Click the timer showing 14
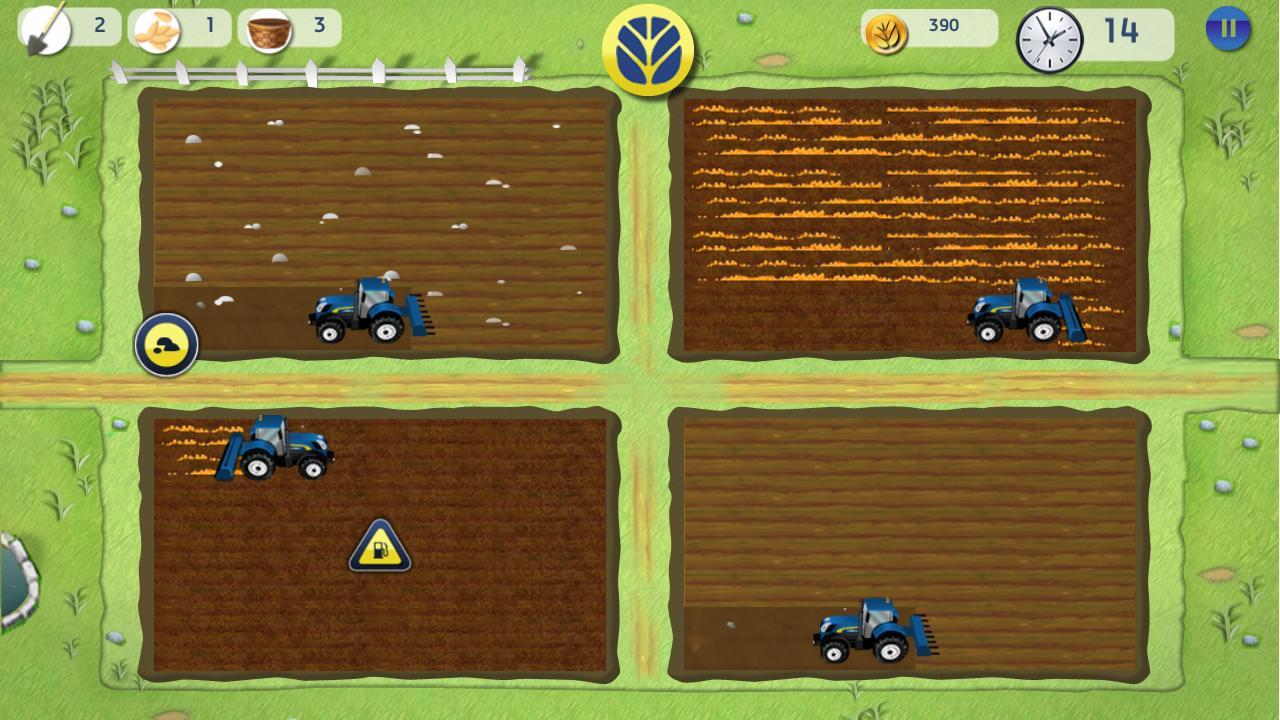 pos(1124,32)
